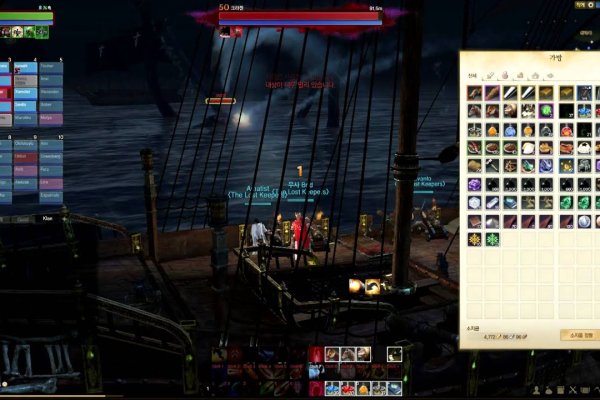Screen dimensions: 600x400
Task: Open the Klue tab below raid frames
Action: coord(47,218)
